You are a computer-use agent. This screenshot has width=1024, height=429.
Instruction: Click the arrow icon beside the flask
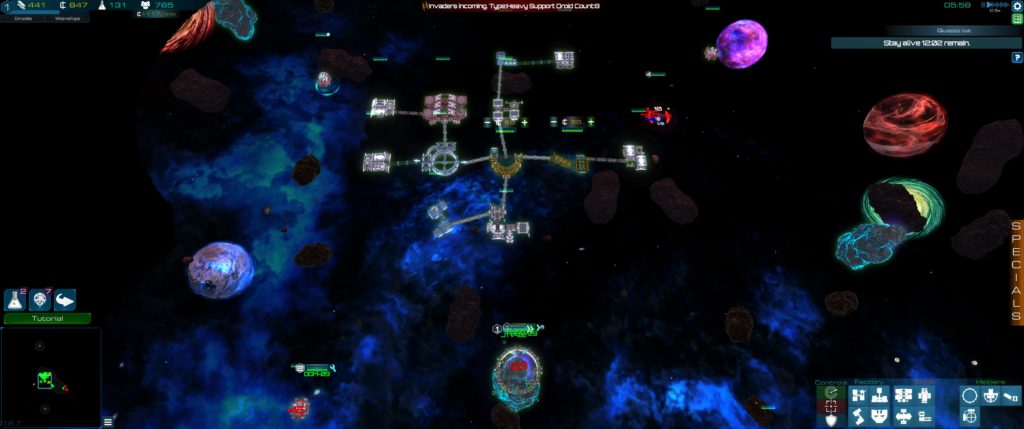point(65,299)
